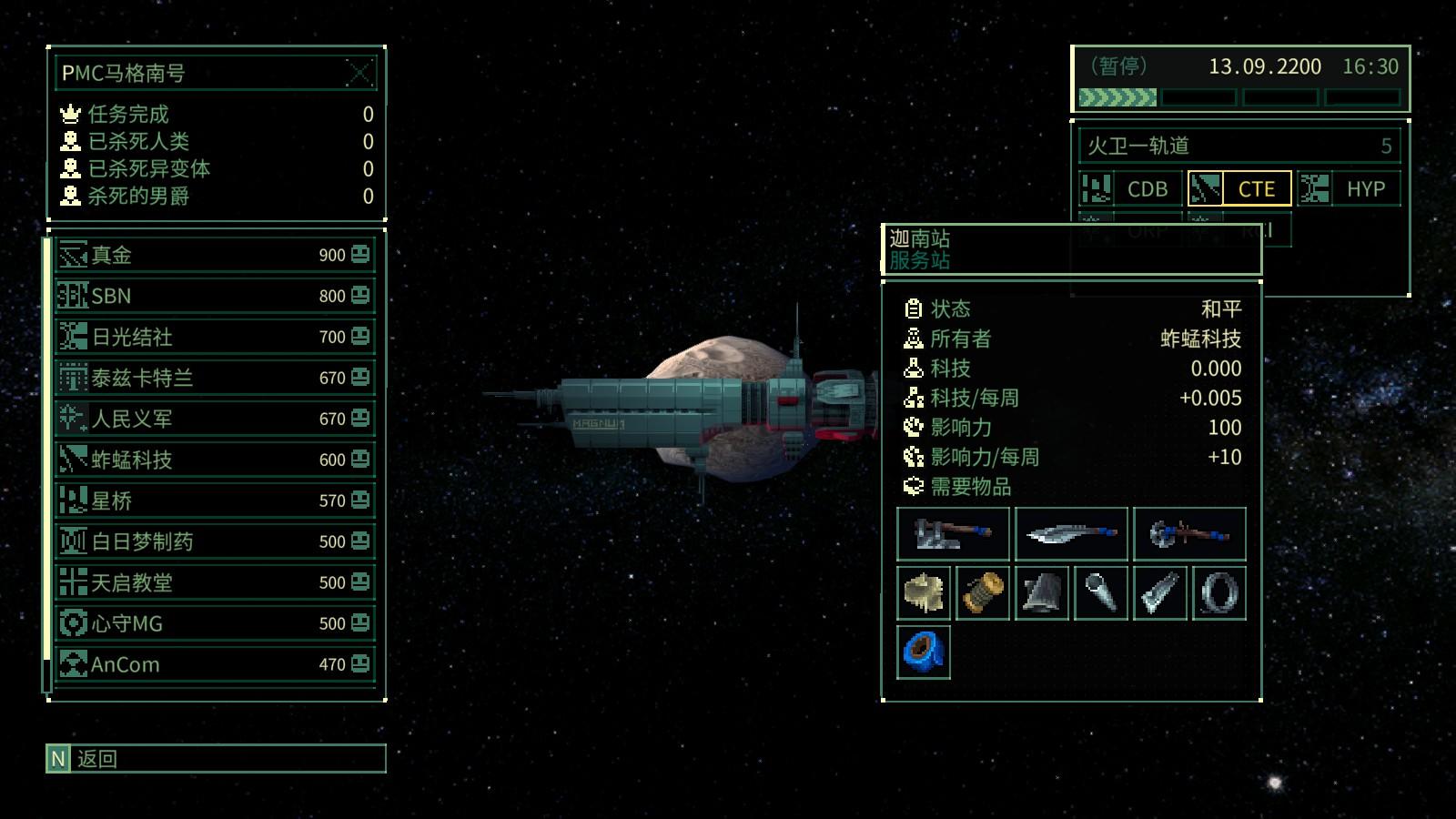Close the PMC马格南号 panel with X

click(x=359, y=73)
